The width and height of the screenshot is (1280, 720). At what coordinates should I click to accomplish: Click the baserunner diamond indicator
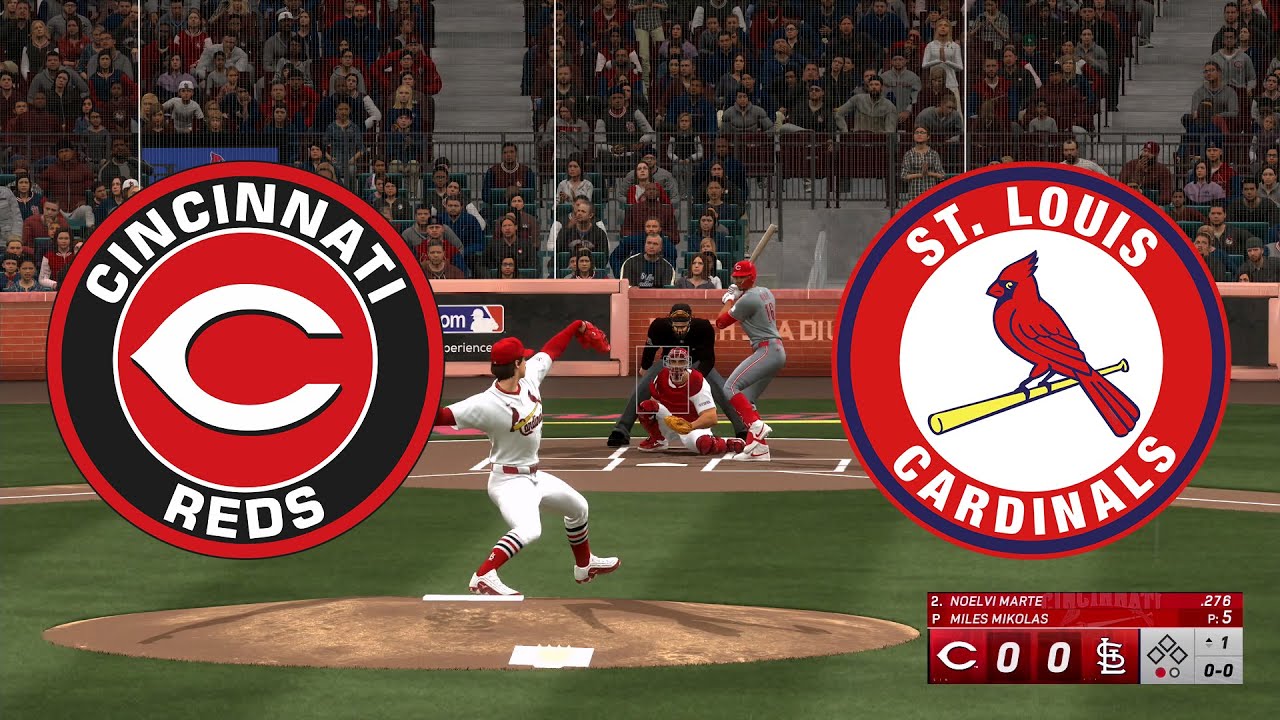coord(1167,649)
